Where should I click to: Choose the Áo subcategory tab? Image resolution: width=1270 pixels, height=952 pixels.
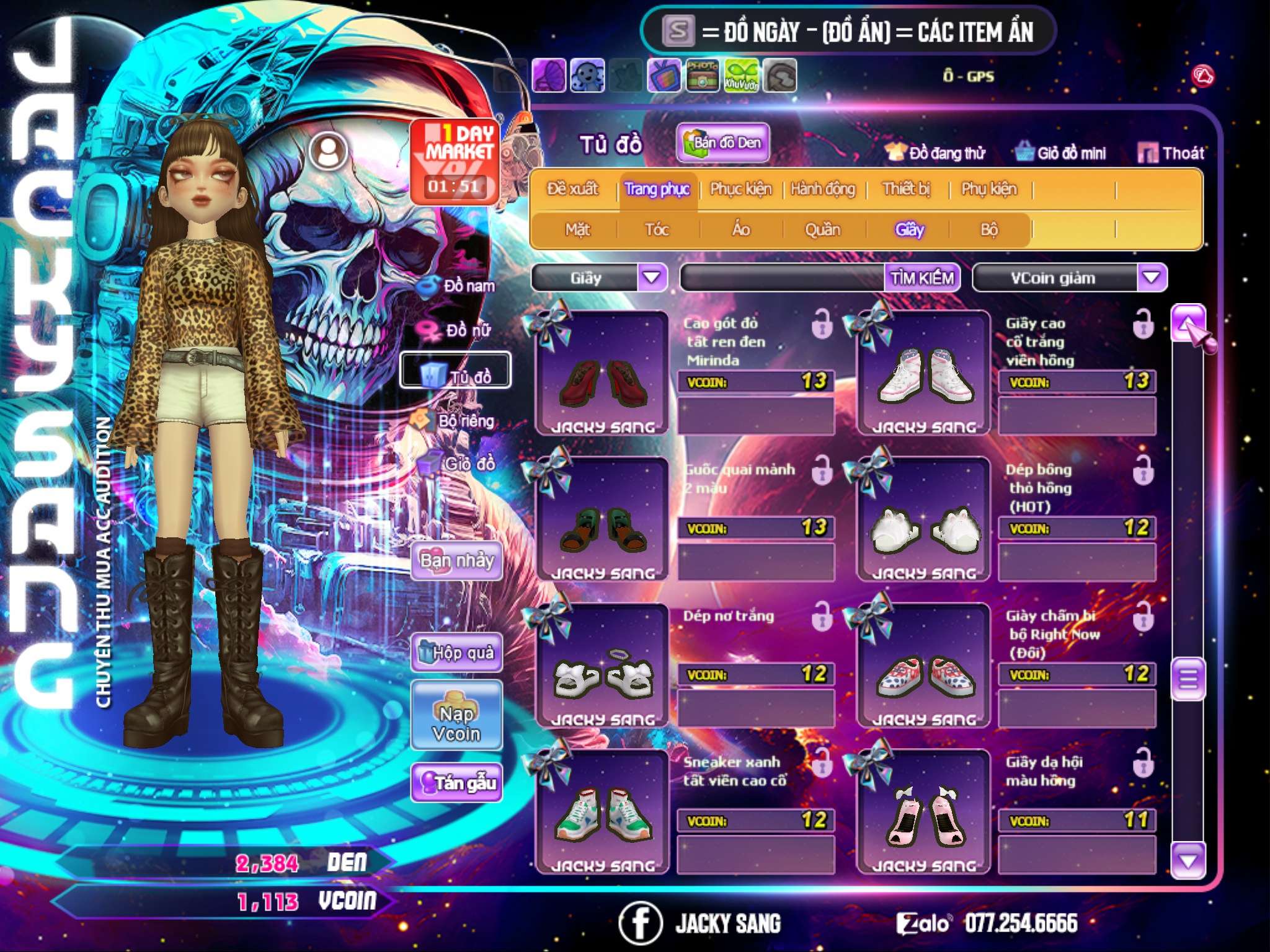[741, 230]
